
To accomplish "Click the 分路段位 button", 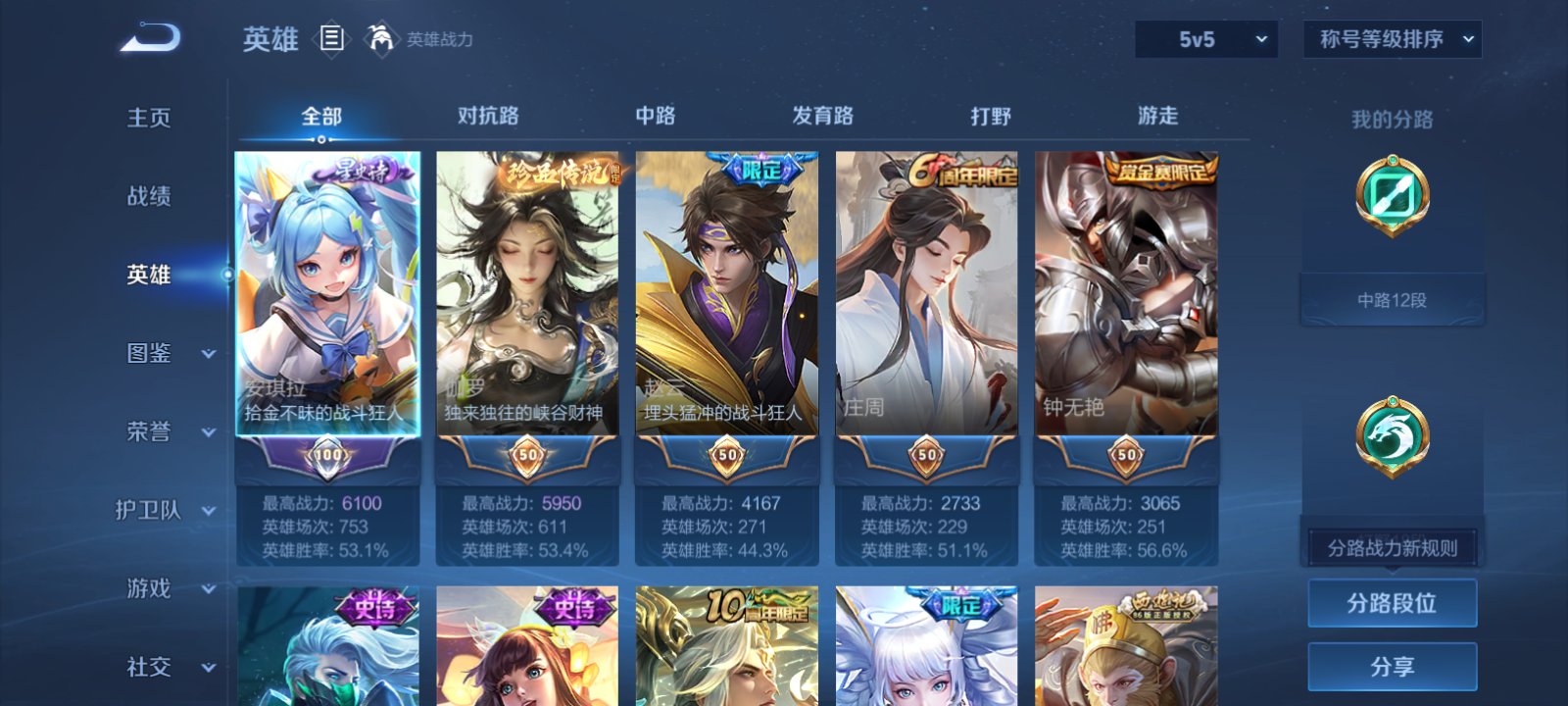I will point(1392,602).
